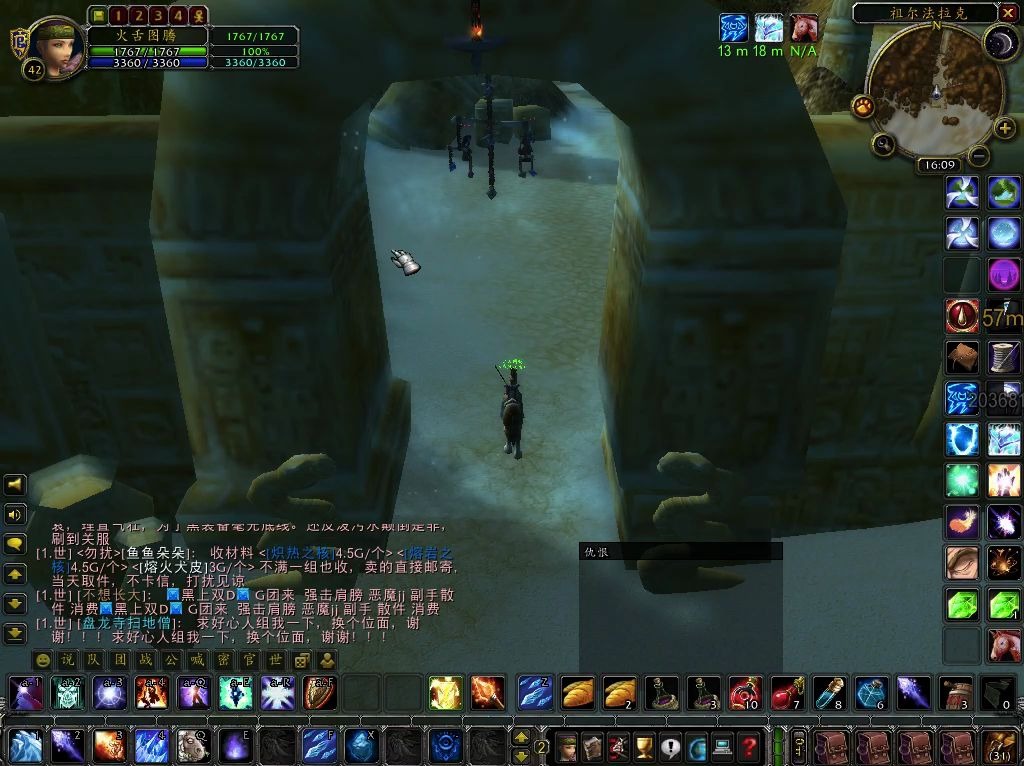The height and width of the screenshot is (766, 1024).
Task: Click the minimap magnifying glass button
Action: [x=884, y=145]
